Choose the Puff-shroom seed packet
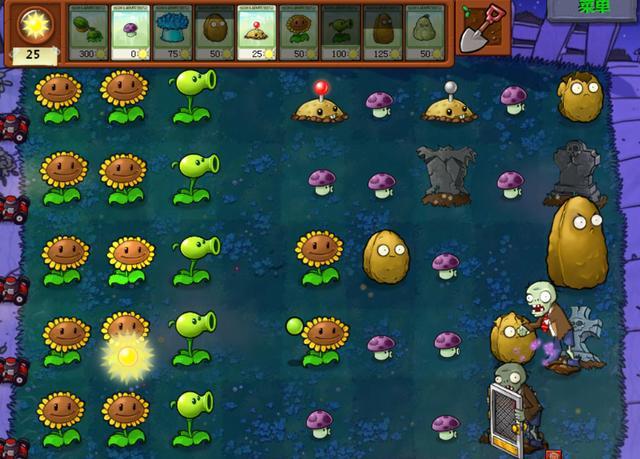The image size is (640, 459). (130, 32)
